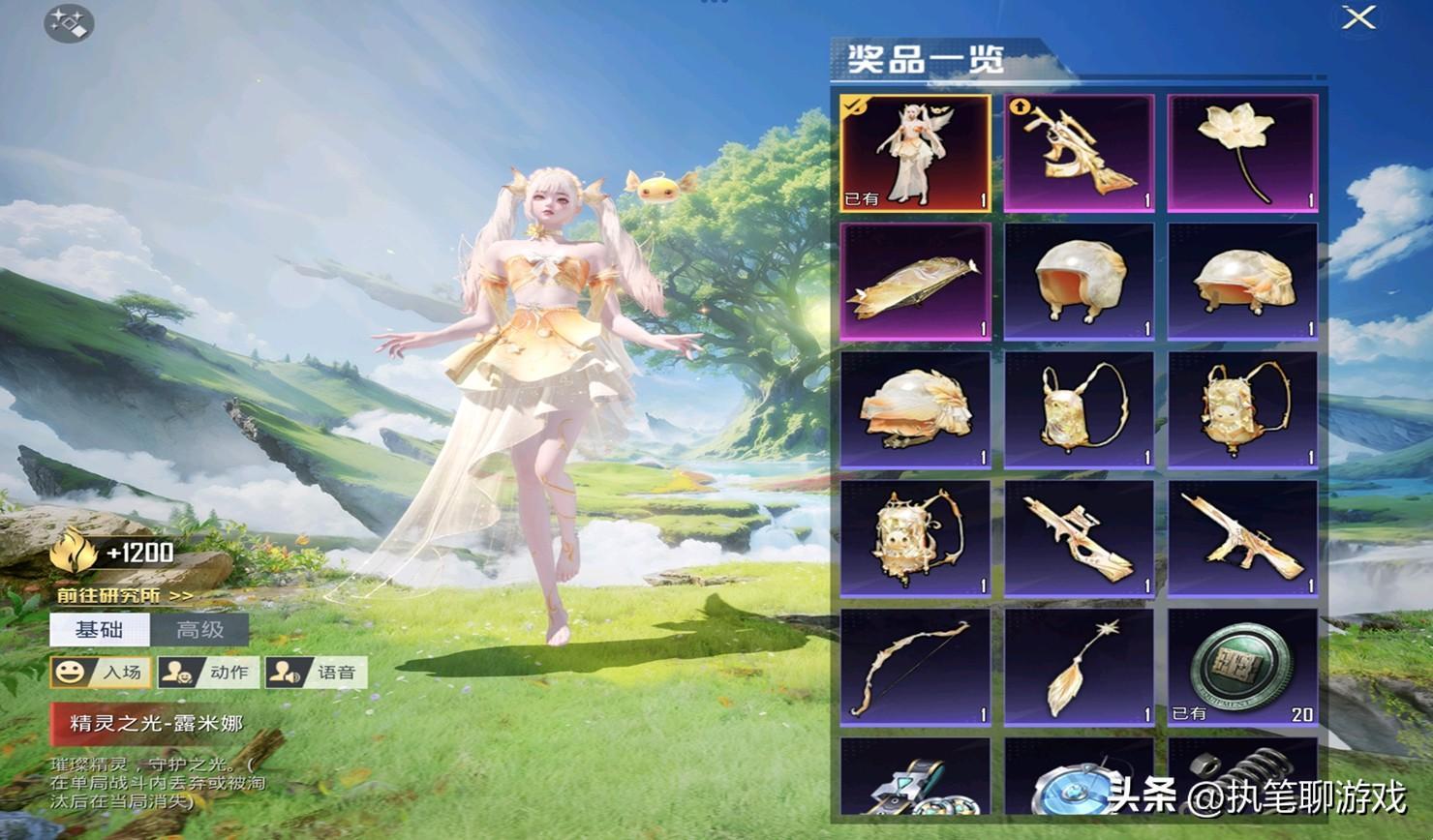Choose the white flower melee skin reward
The image size is (1433, 840).
pyautogui.click(x=1242, y=153)
